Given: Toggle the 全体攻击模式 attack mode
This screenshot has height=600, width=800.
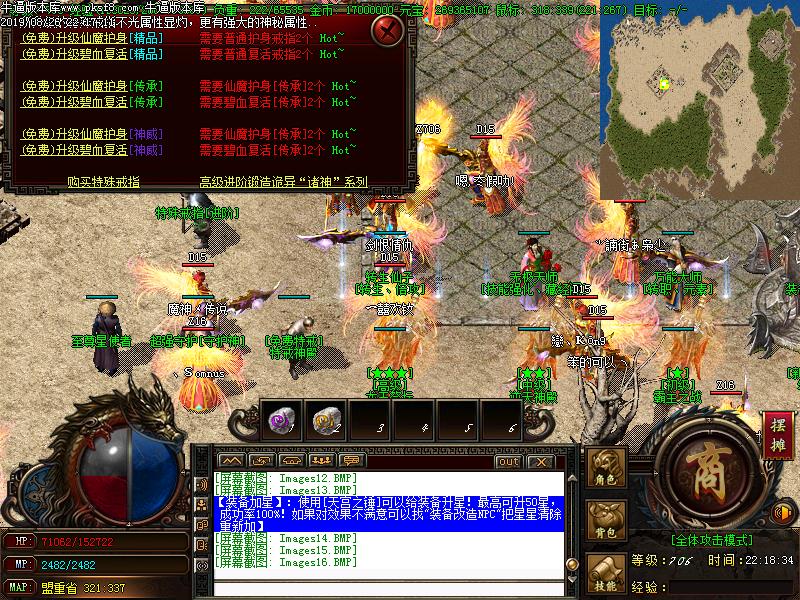Looking at the screenshot, I should click(712, 539).
